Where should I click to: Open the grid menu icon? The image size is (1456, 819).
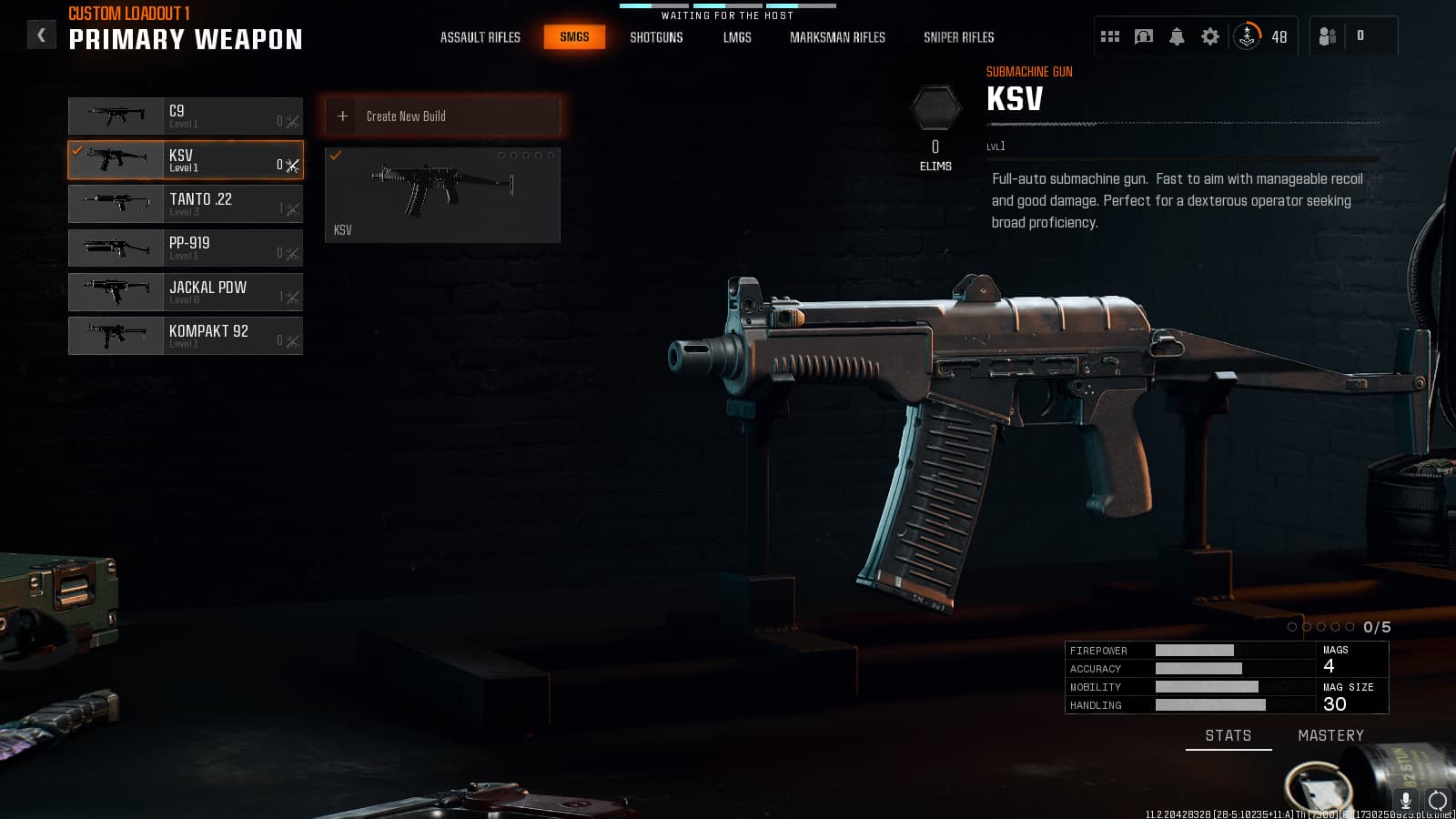click(1110, 36)
